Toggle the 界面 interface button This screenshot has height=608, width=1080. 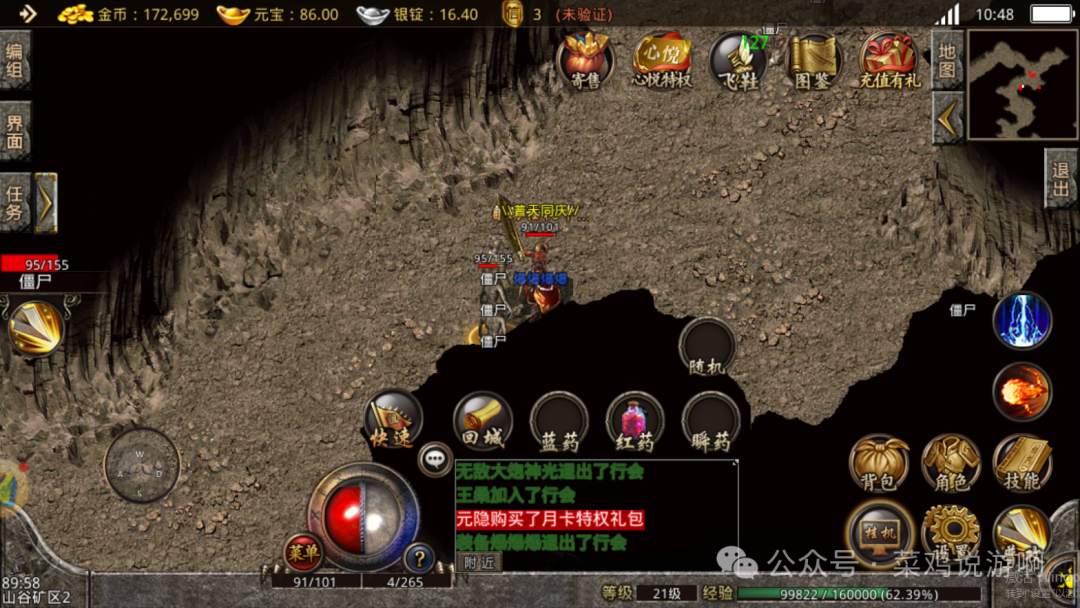[15, 130]
